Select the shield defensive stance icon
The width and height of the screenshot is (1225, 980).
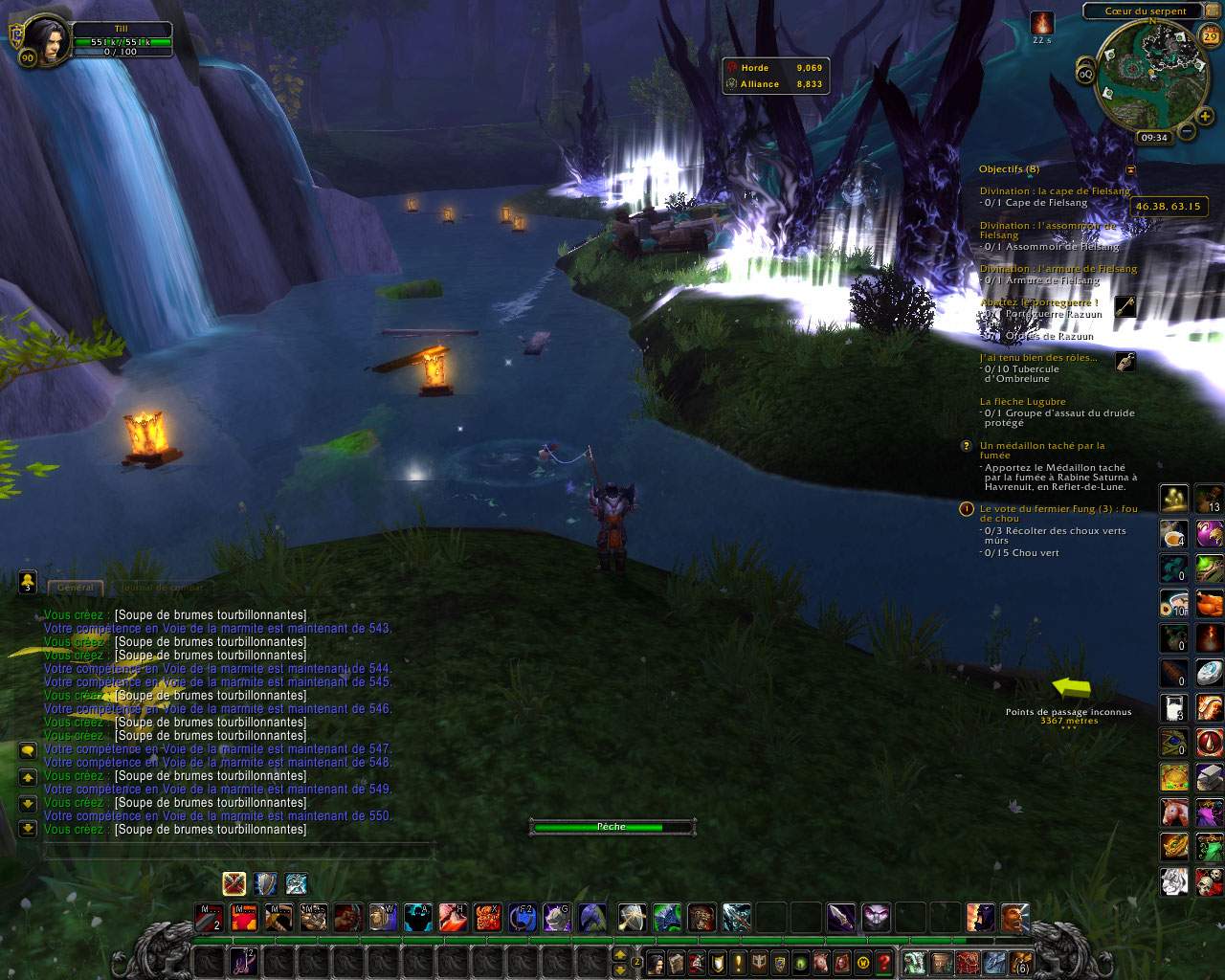[x=265, y=883]
